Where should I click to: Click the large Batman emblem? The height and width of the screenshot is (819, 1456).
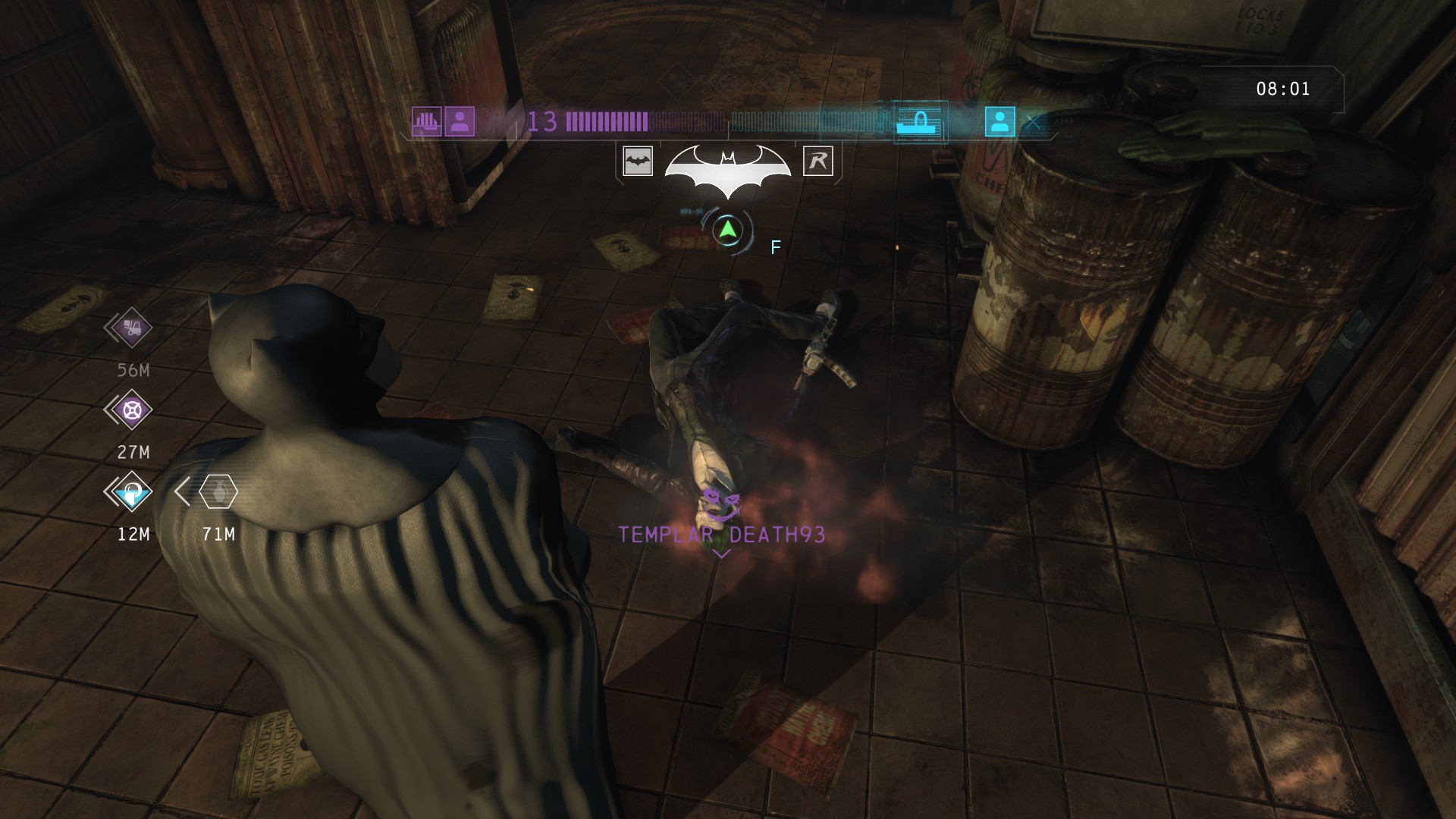click(x=727, y=167)
